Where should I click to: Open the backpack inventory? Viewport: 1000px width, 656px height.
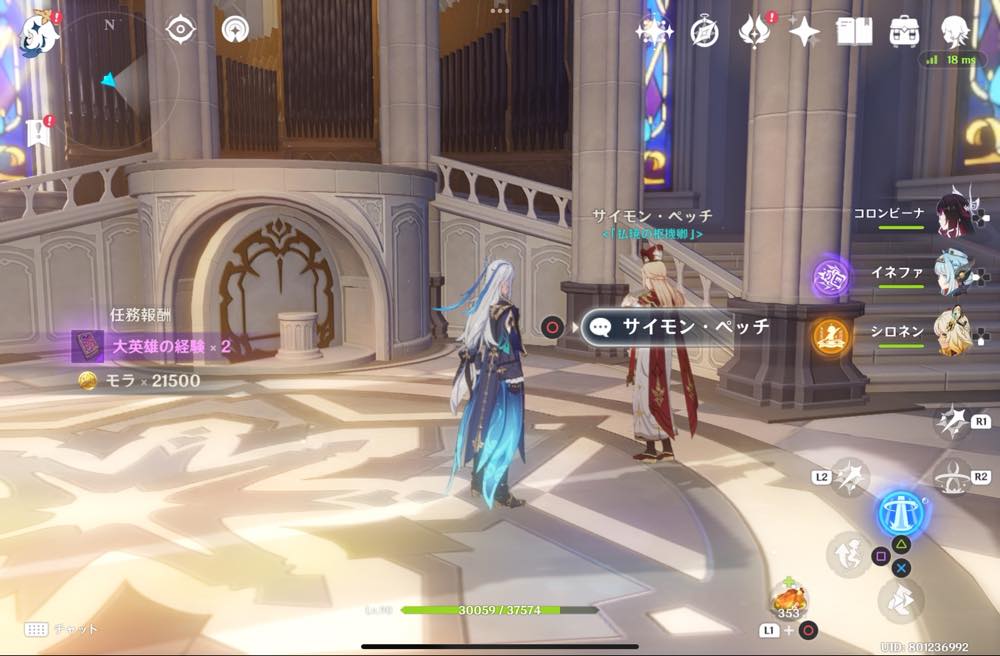(905, 32)
